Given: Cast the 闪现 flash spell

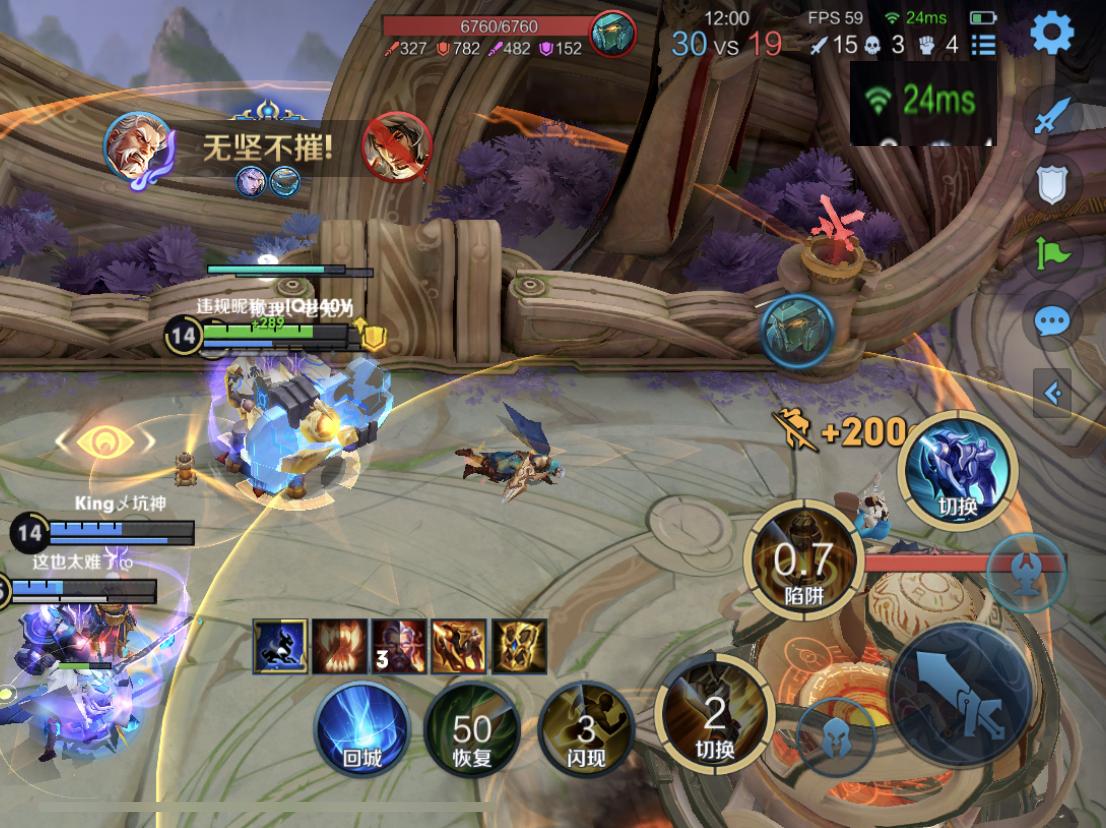Looking at the screenshot, I should [x=585, y=729].
